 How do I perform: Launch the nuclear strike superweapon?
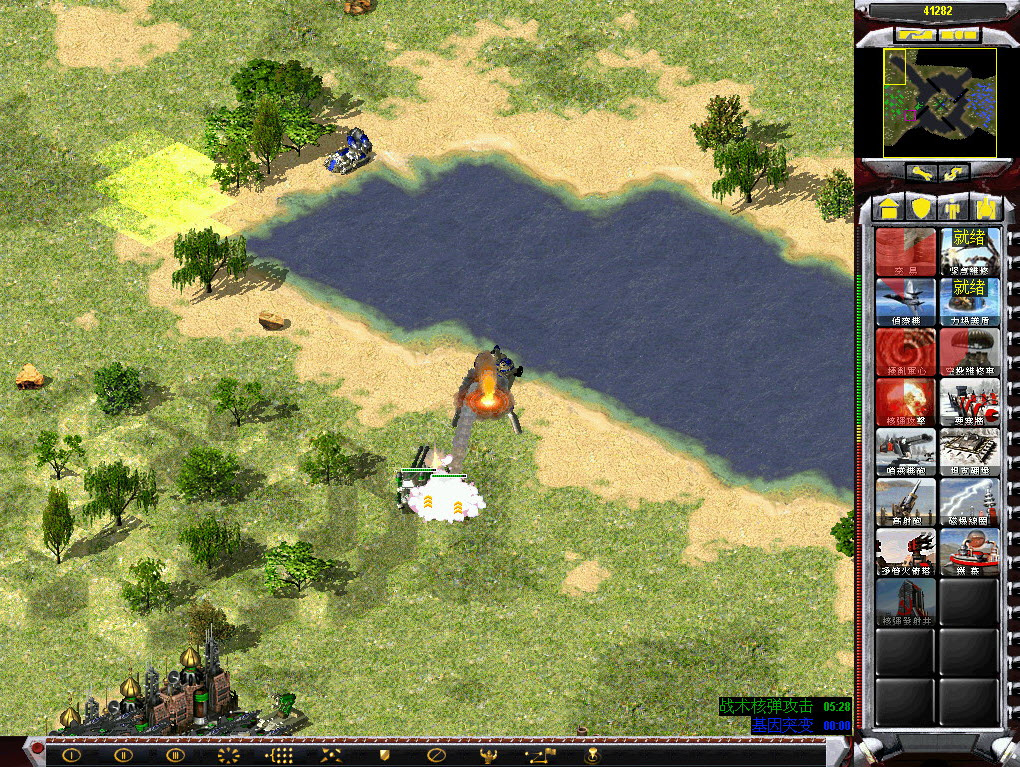[x=906, y=402]
